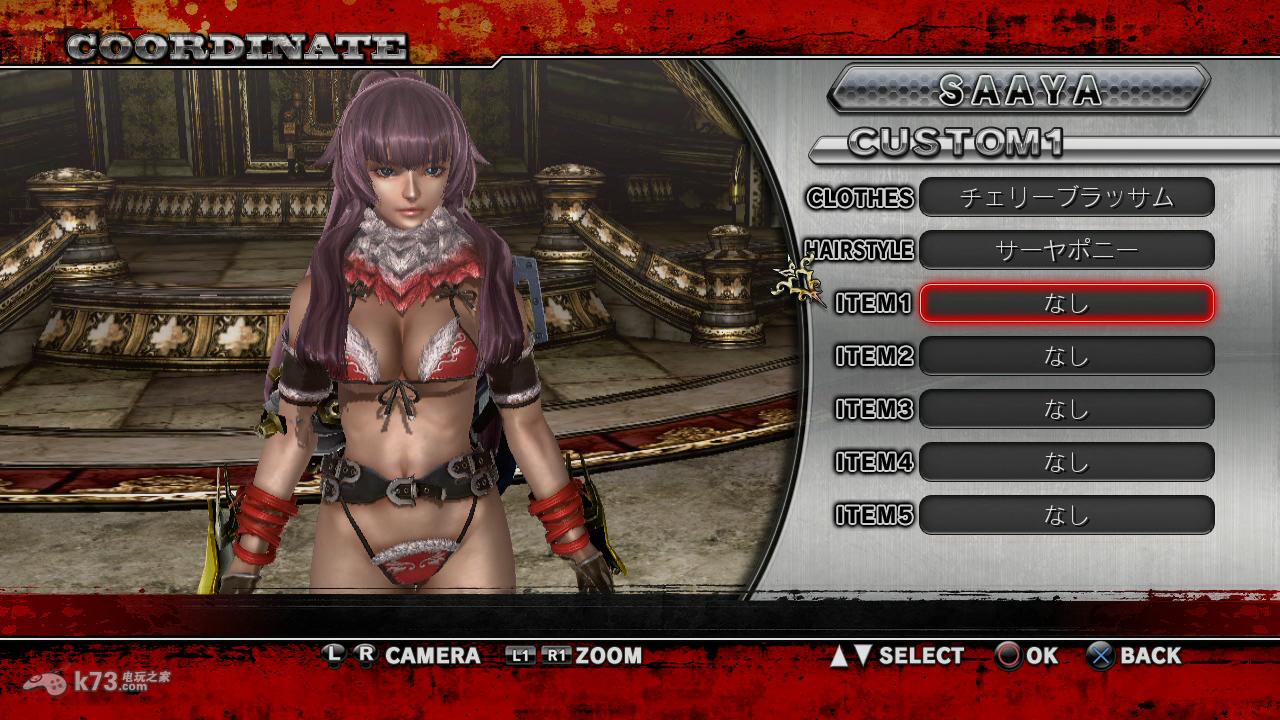Pick the ITEM4 slot
The width and height of the screenshot is (1280, 720).
click(x=1066, y=462)
